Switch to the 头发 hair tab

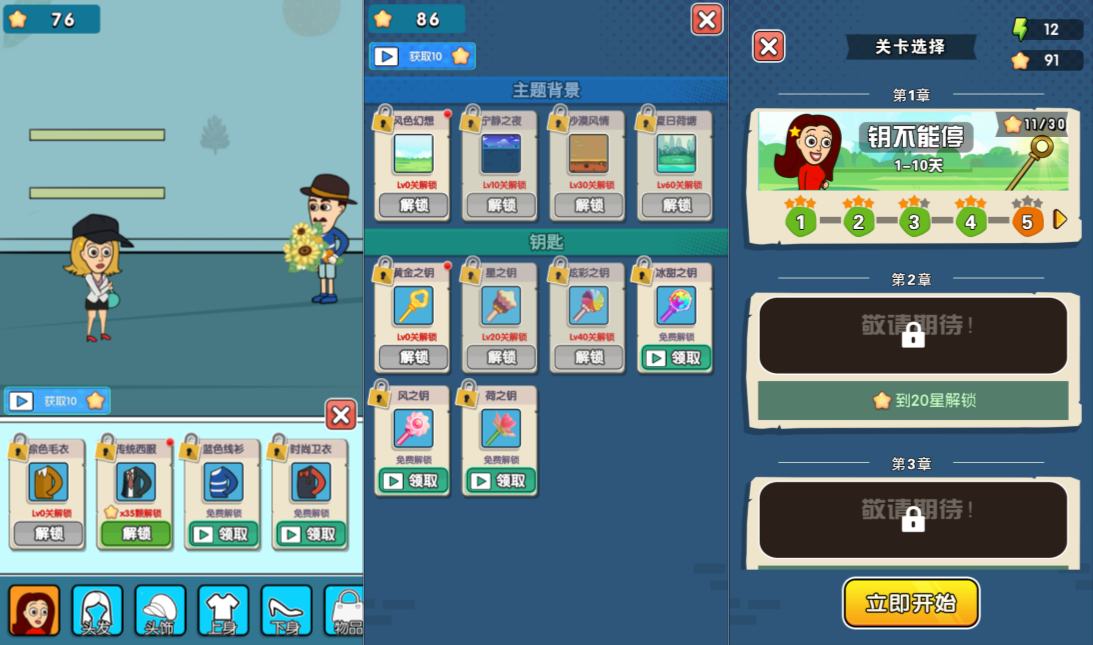(97, 610)
